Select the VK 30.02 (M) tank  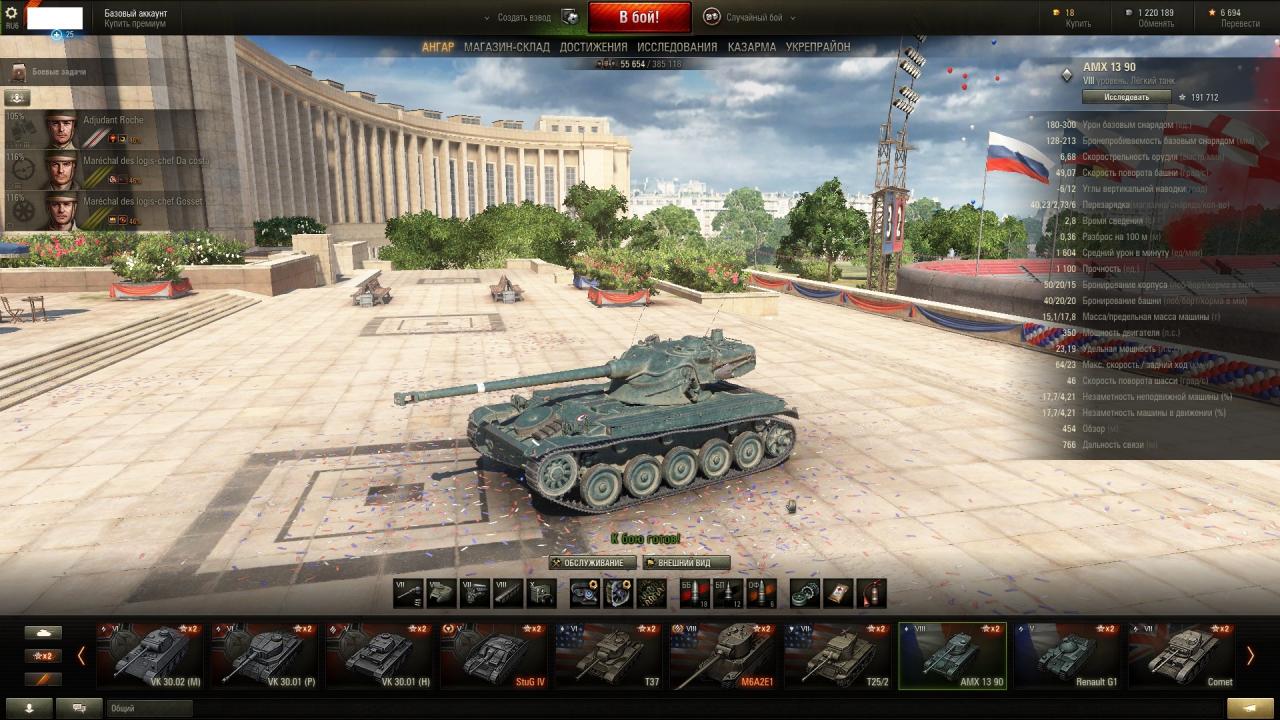(151, 656)
